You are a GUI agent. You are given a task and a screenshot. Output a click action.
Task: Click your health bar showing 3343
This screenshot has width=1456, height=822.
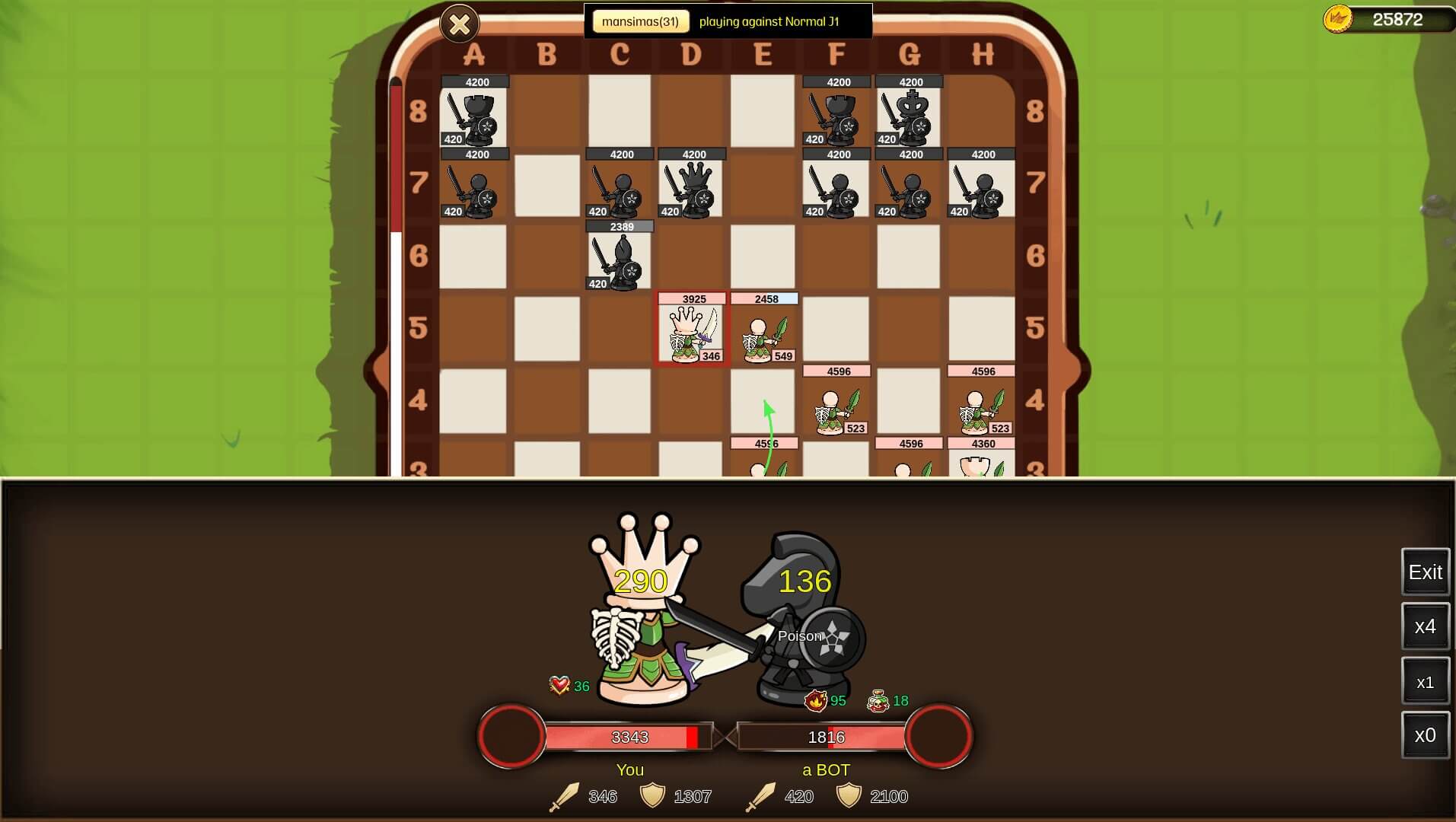point(630,737)
